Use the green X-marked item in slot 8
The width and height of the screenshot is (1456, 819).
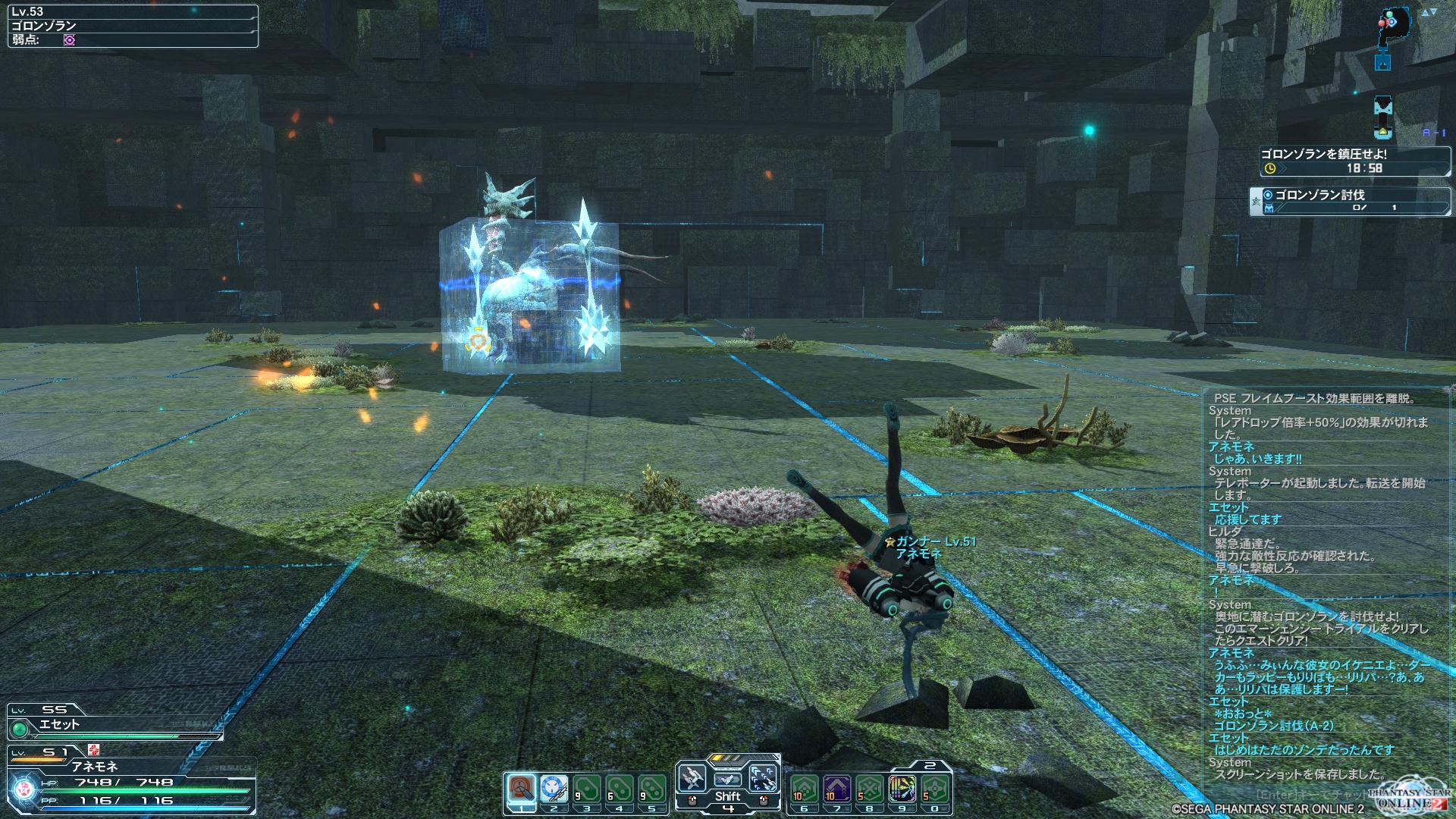click(x=870, y=789)
